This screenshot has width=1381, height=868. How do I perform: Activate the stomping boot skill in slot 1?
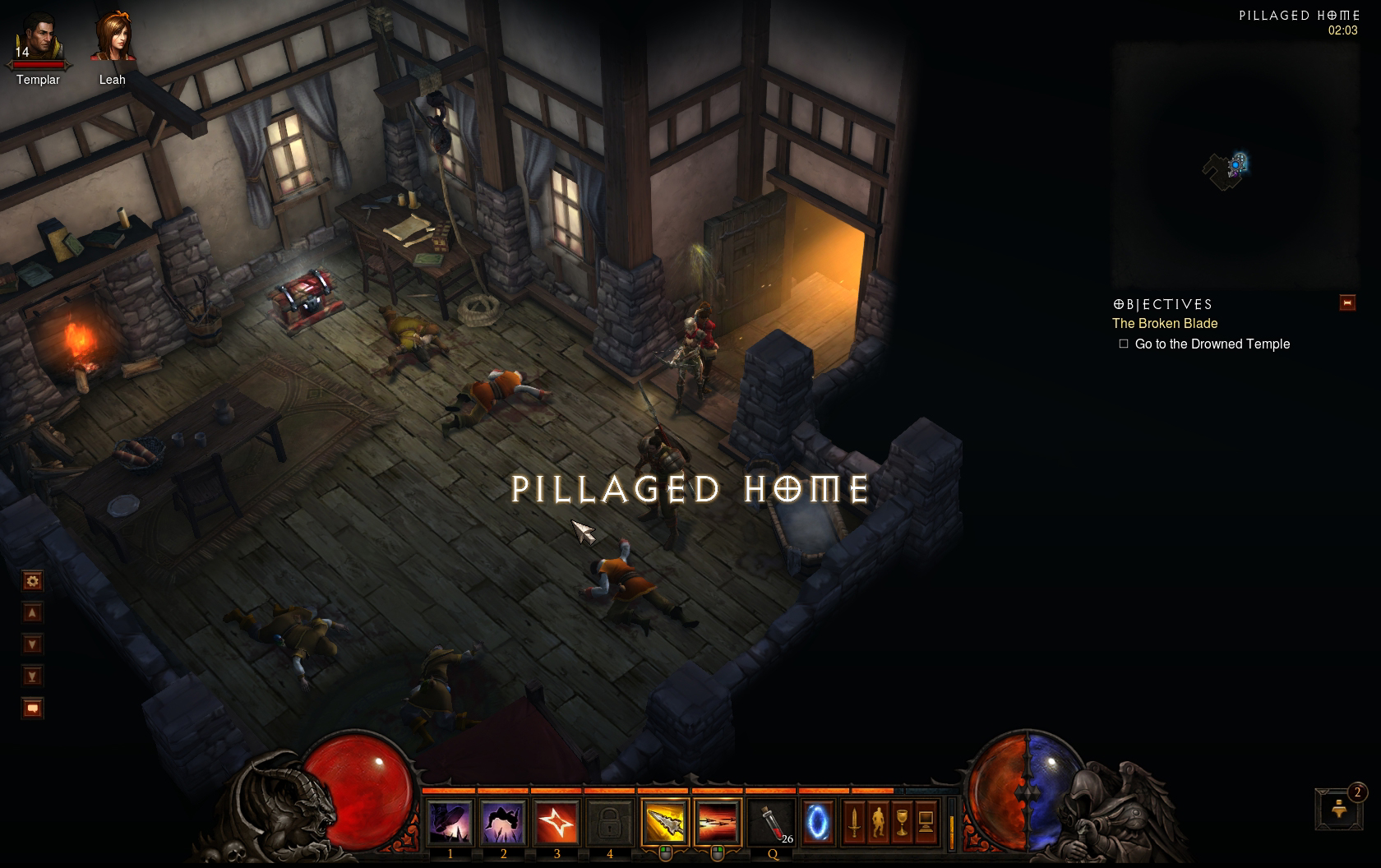(450, 822)
